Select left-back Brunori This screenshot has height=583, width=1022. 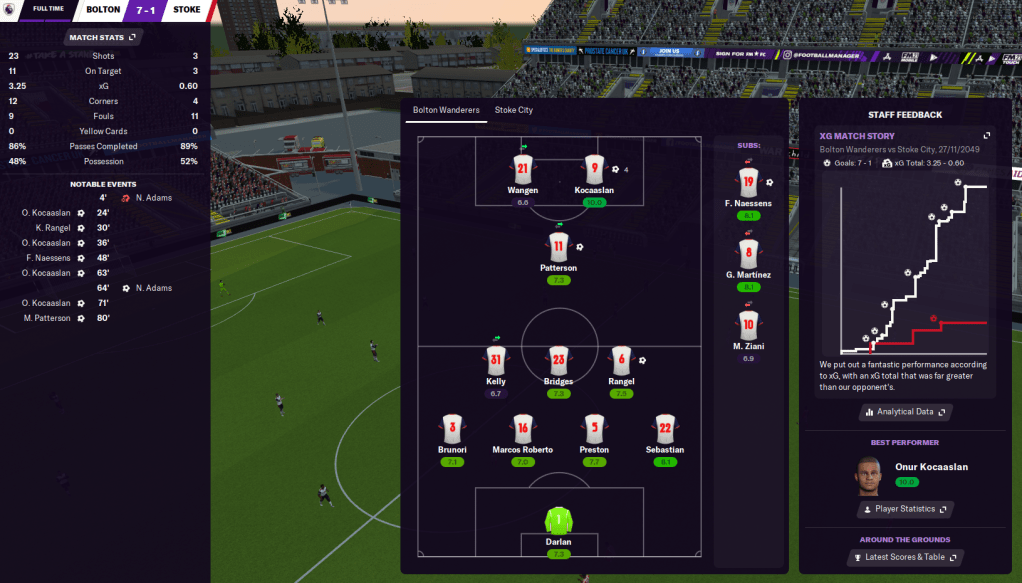coord(452,429)
